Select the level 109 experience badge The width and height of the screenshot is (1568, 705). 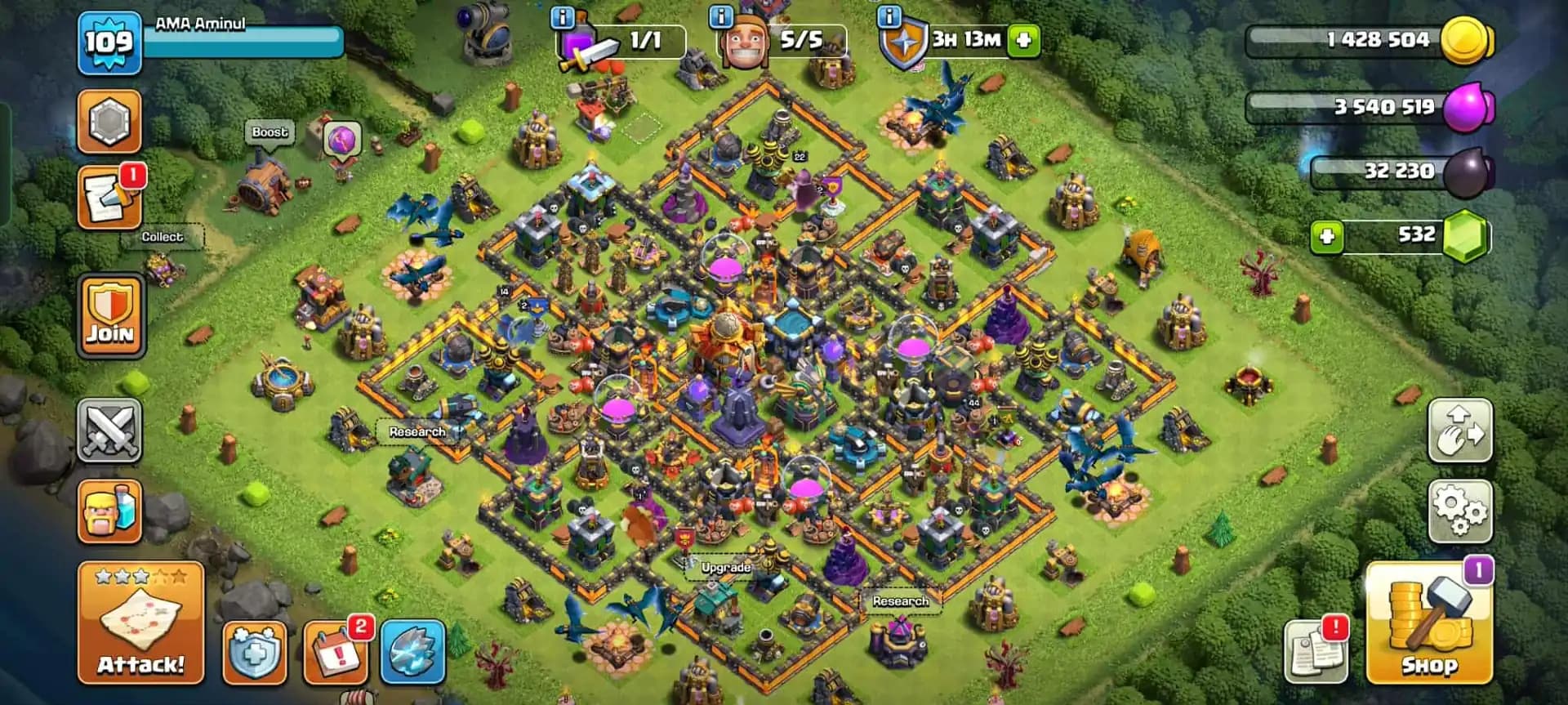click(x=109, y=41)
